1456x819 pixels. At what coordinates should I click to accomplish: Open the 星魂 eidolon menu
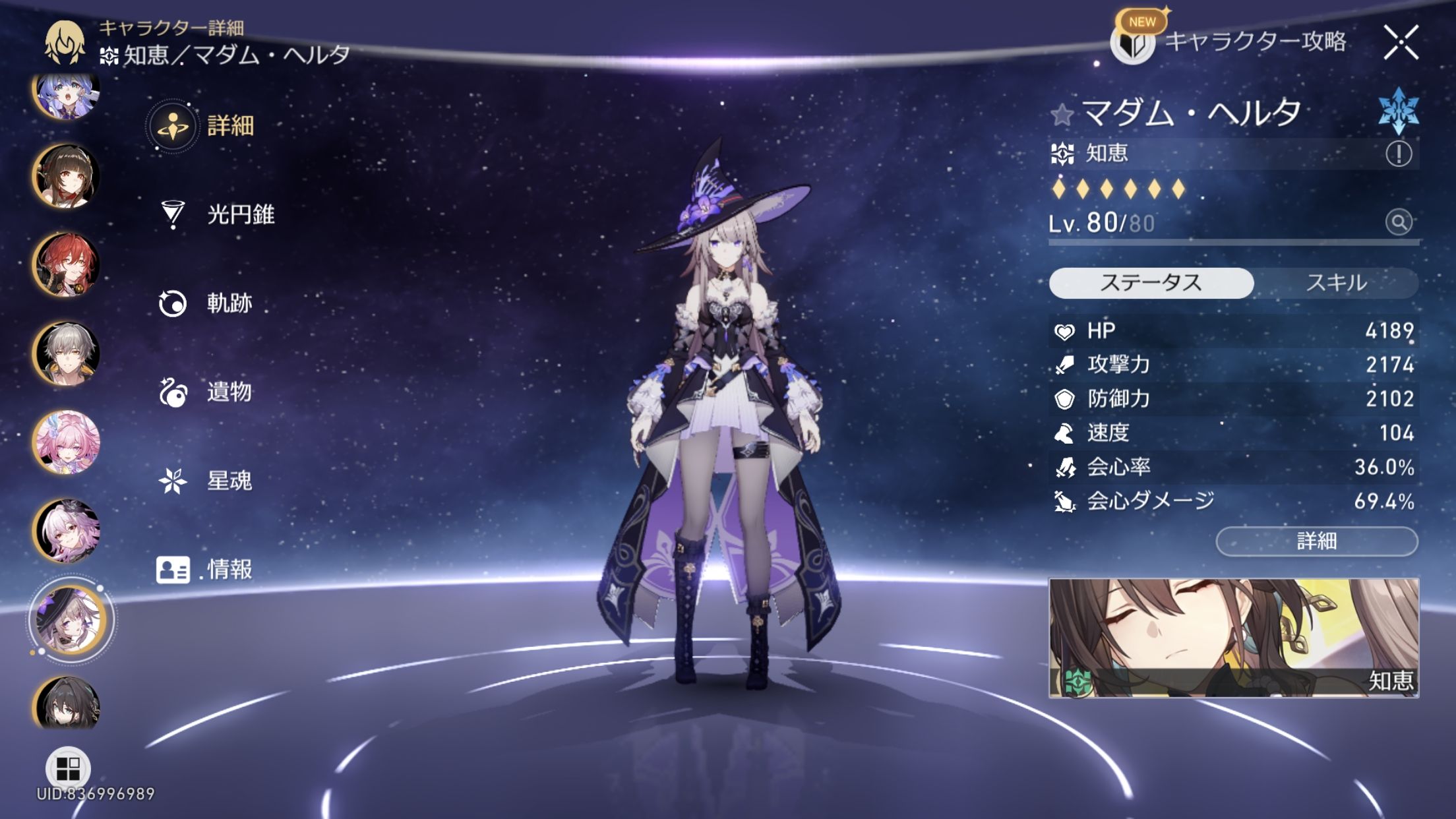click(206, 481)
